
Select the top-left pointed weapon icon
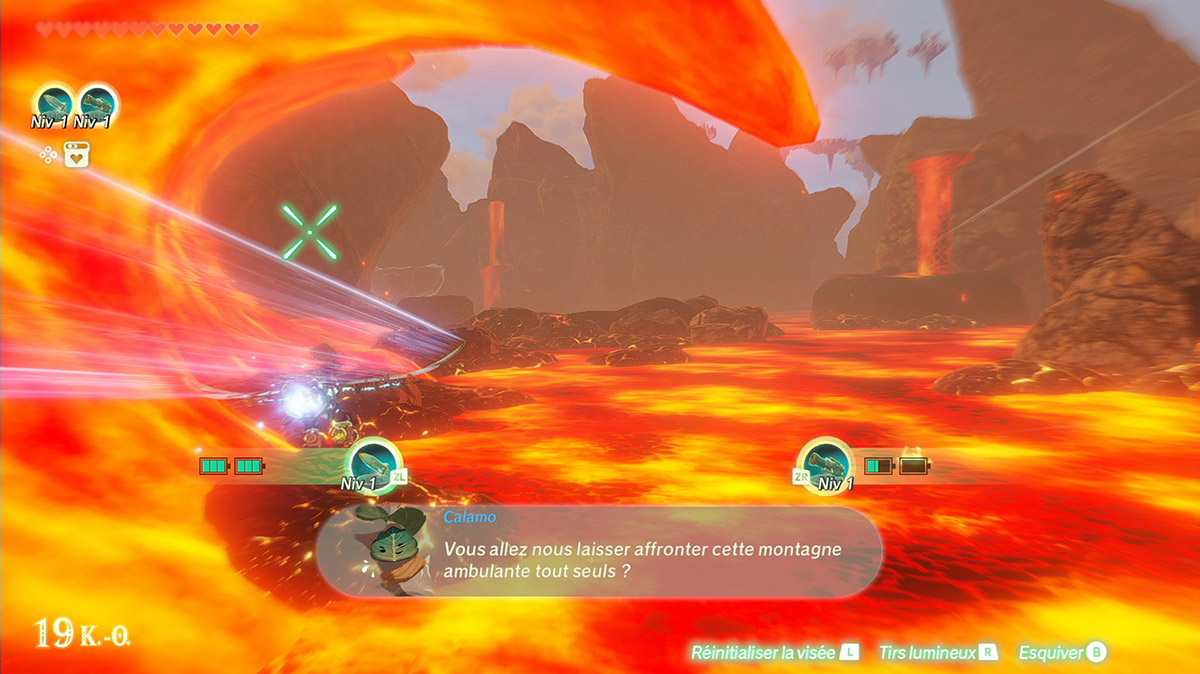pos(53,103)
